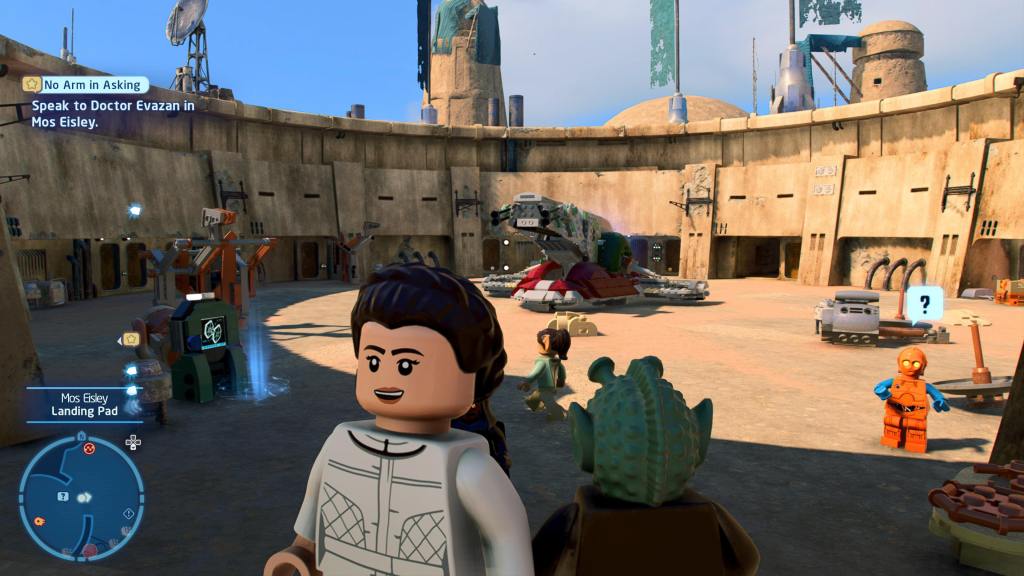
Task: Select the diamond exclamation marker on minimap
Action: pos(128,513)
